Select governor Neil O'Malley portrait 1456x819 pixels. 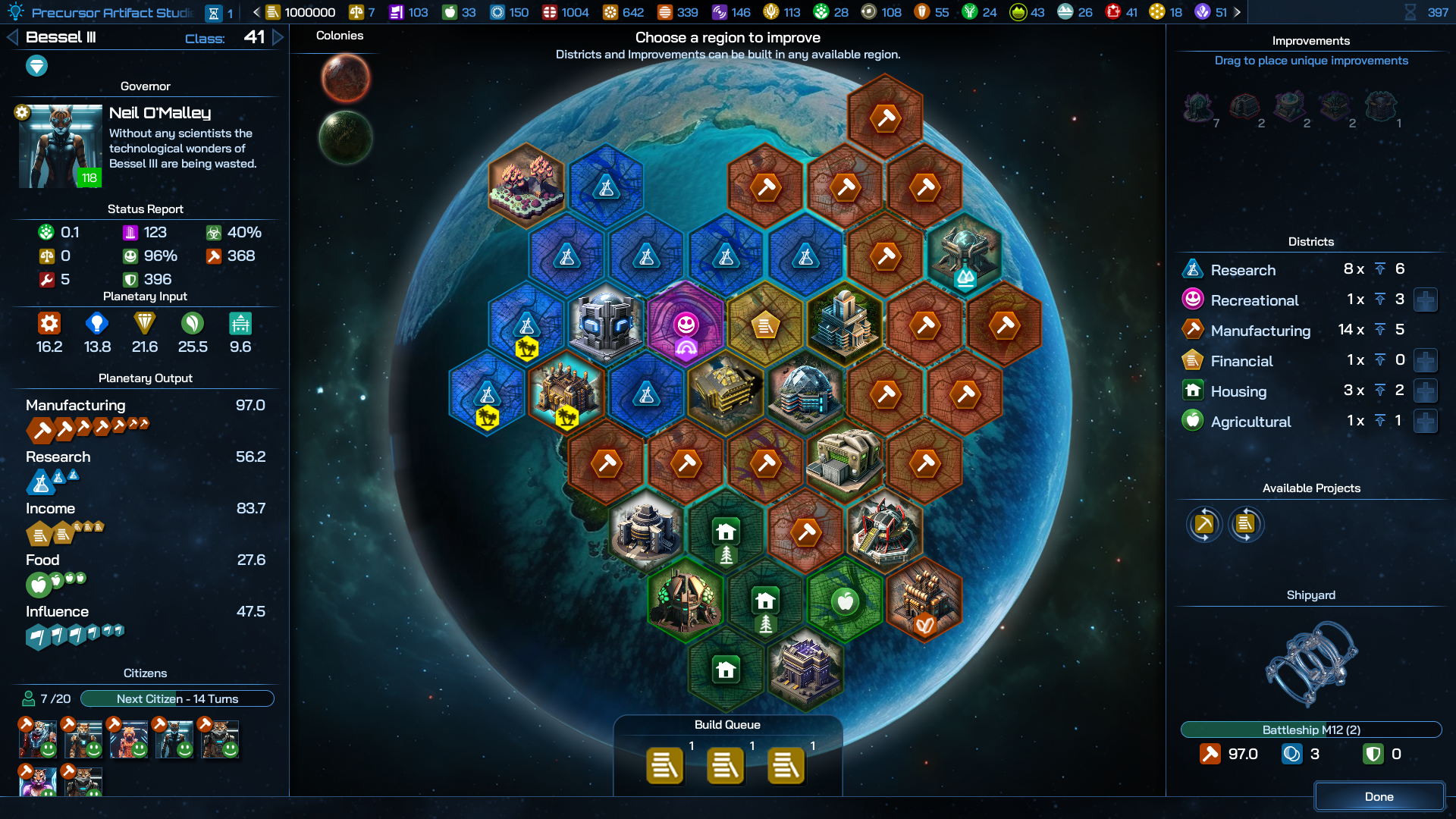pos(60,146)
